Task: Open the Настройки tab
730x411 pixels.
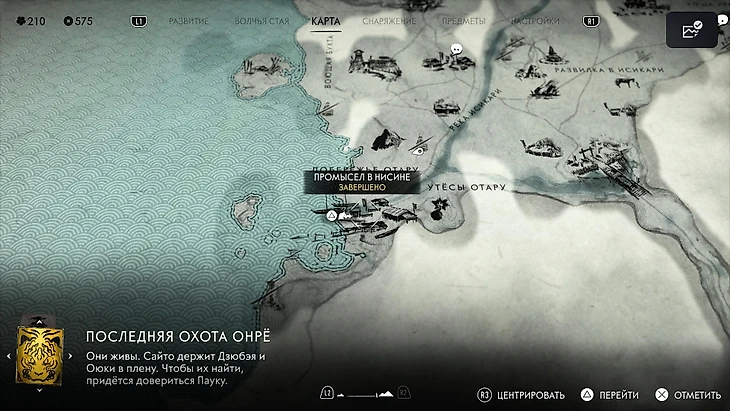Action: (x=535, y=20)
